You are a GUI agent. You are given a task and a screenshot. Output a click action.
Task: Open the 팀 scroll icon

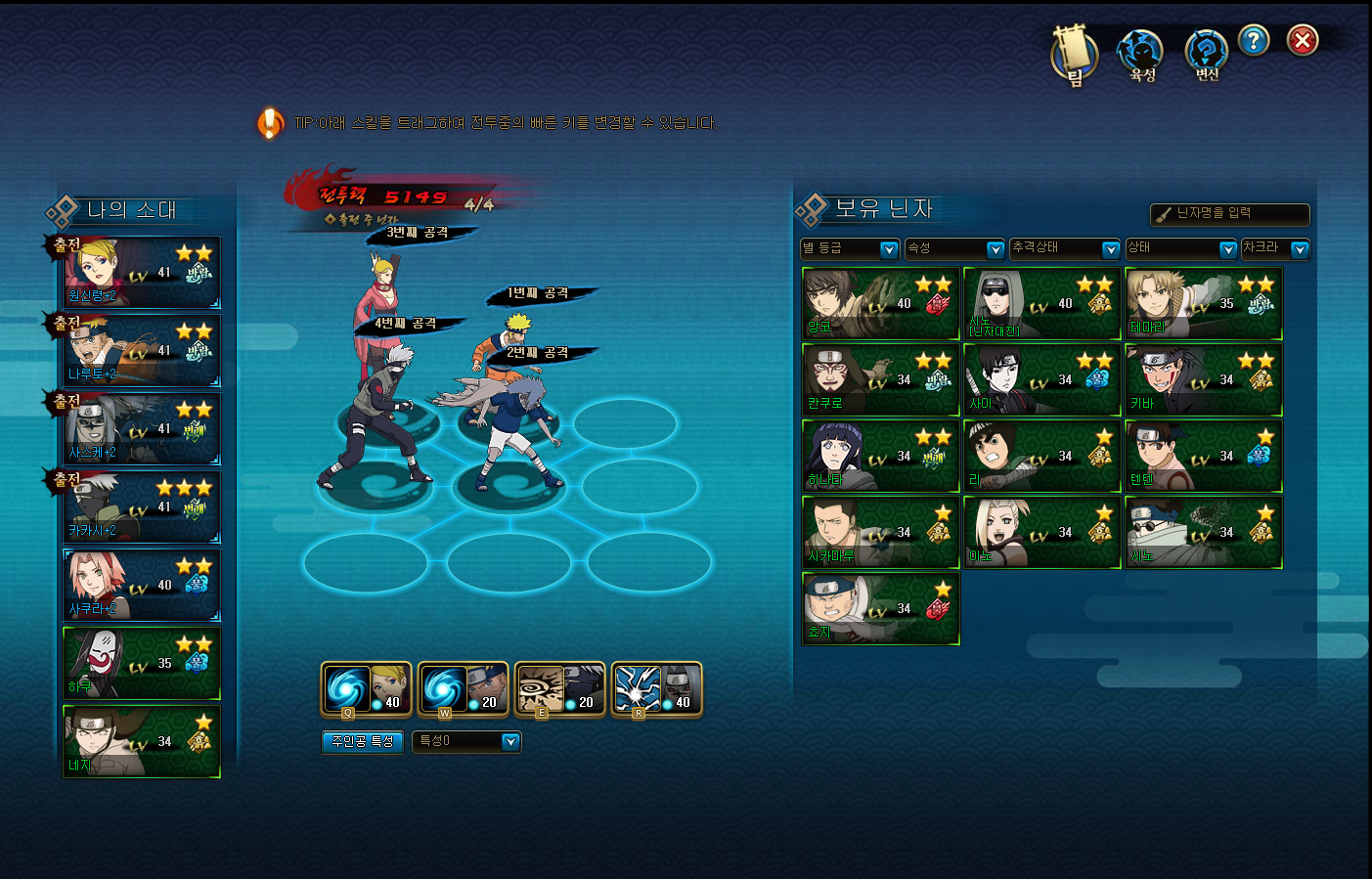[1074, 55]
